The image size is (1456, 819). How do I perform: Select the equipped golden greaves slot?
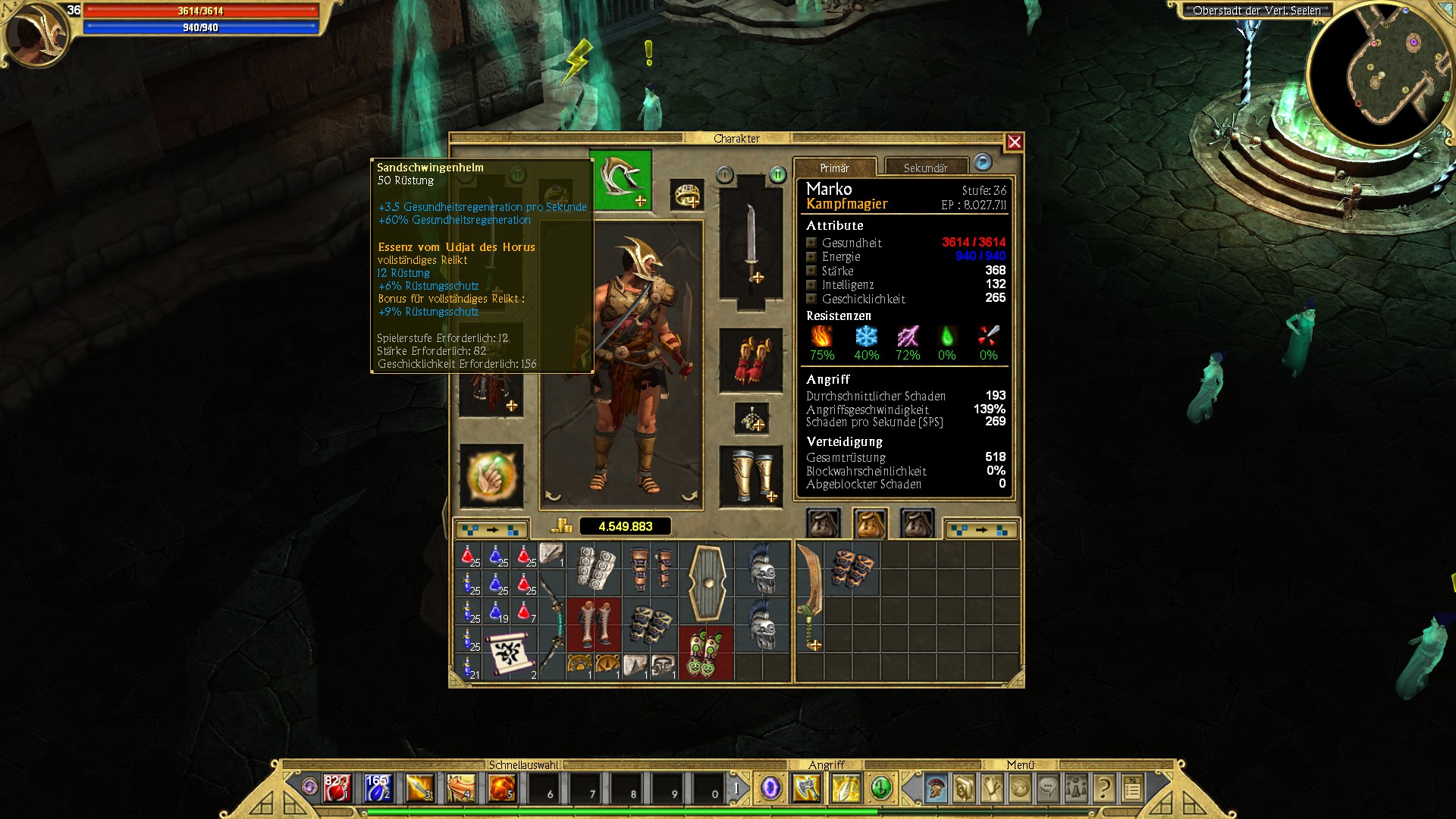tap(751, 475)
